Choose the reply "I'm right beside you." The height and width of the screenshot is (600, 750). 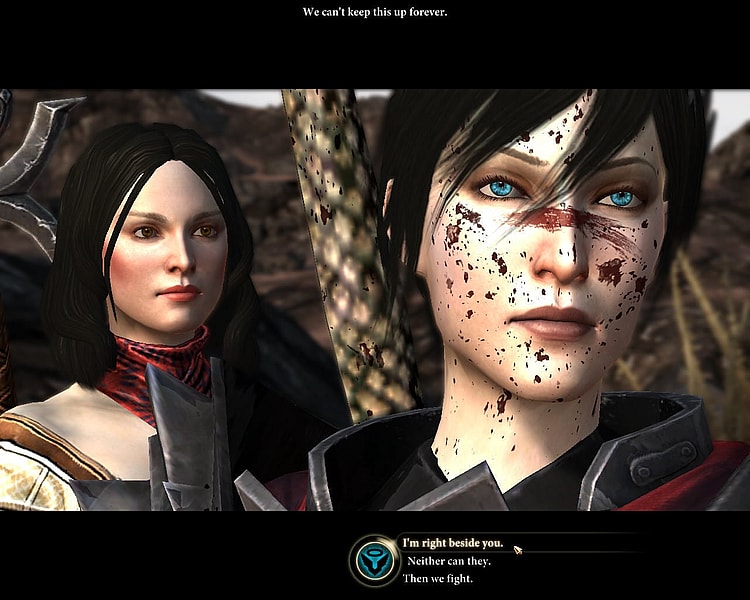click(453, 544)
